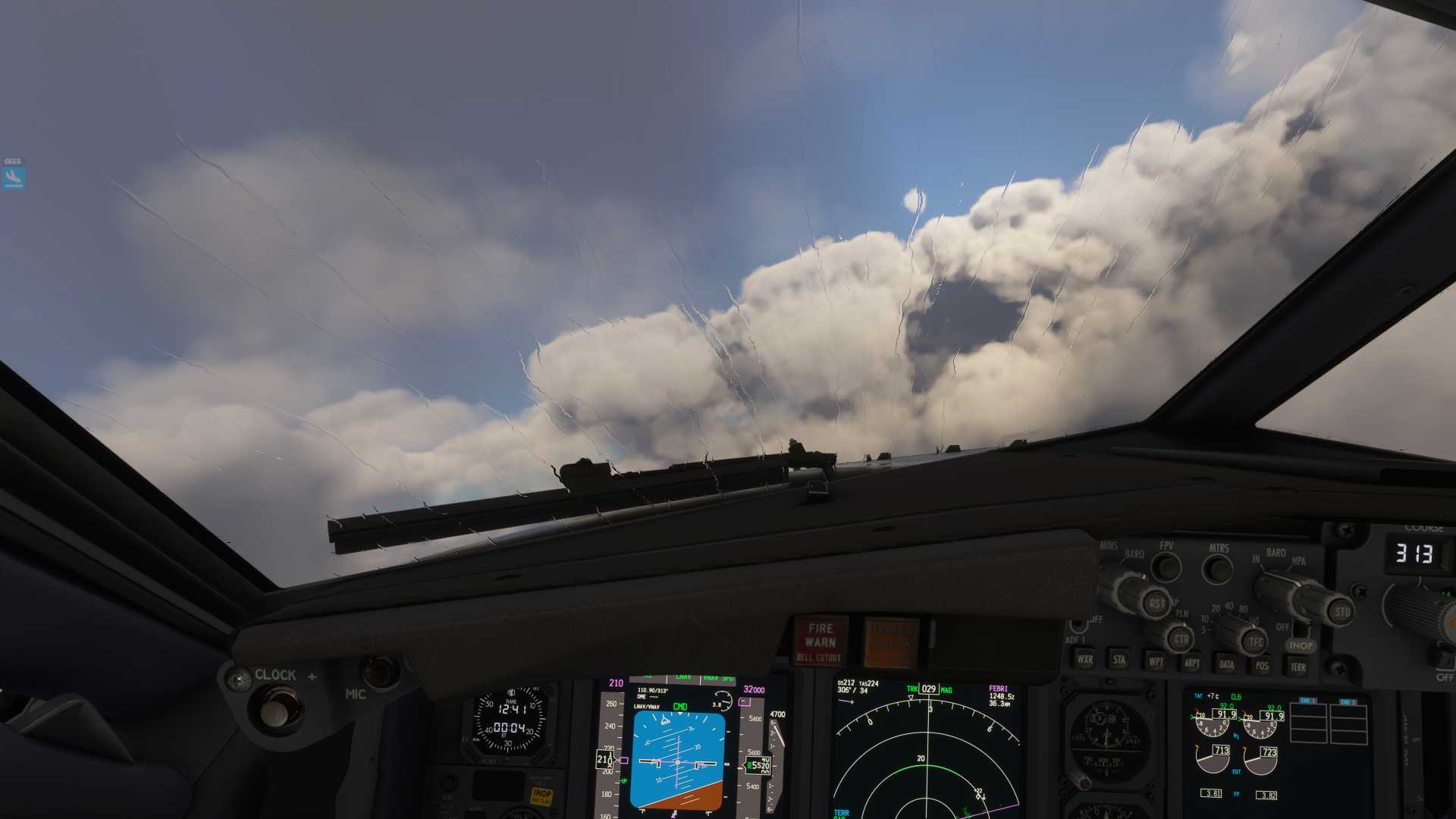This screenshot has width=1456, height=819.
Task: Select the CTR map center button
Action: 1181,639
